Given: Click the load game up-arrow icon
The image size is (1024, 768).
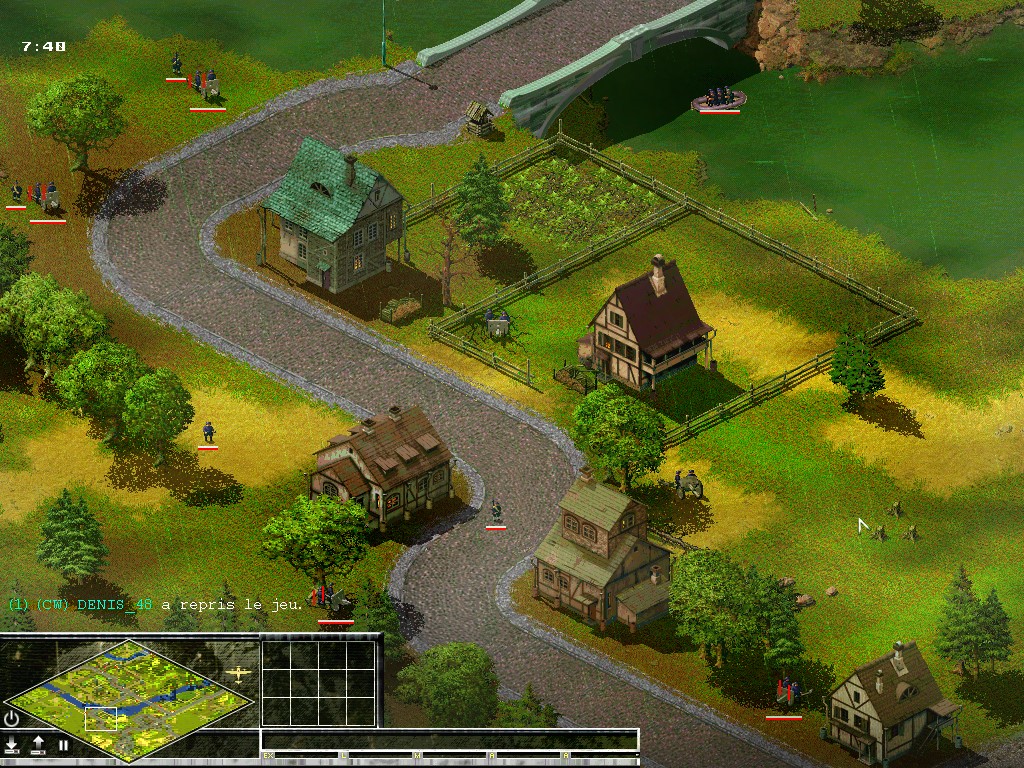Looking at the screenshot, I should 38,745.
